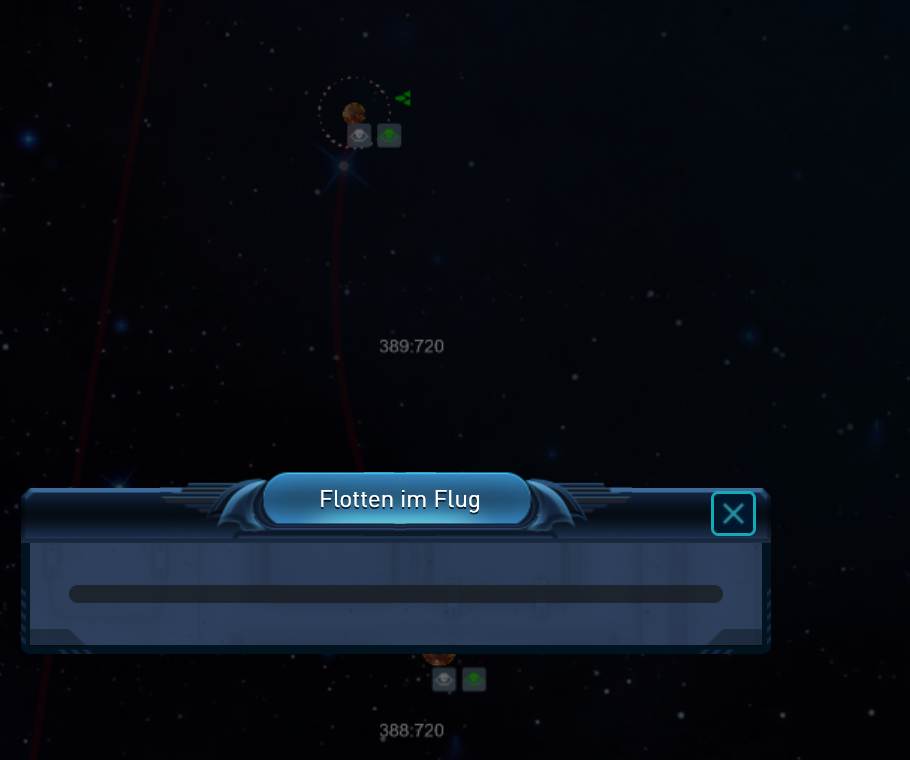Viewport: 910px width, 760px height.
Task: Close the Flotten im Flug panel
Action: tap(733, 514)
